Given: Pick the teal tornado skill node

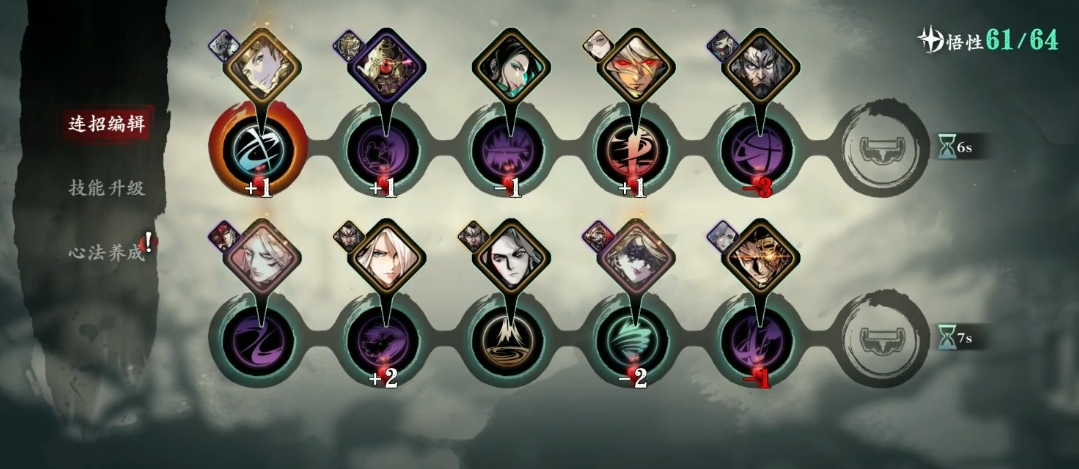Looking at the screenshot, I should (x=632, y=339).
